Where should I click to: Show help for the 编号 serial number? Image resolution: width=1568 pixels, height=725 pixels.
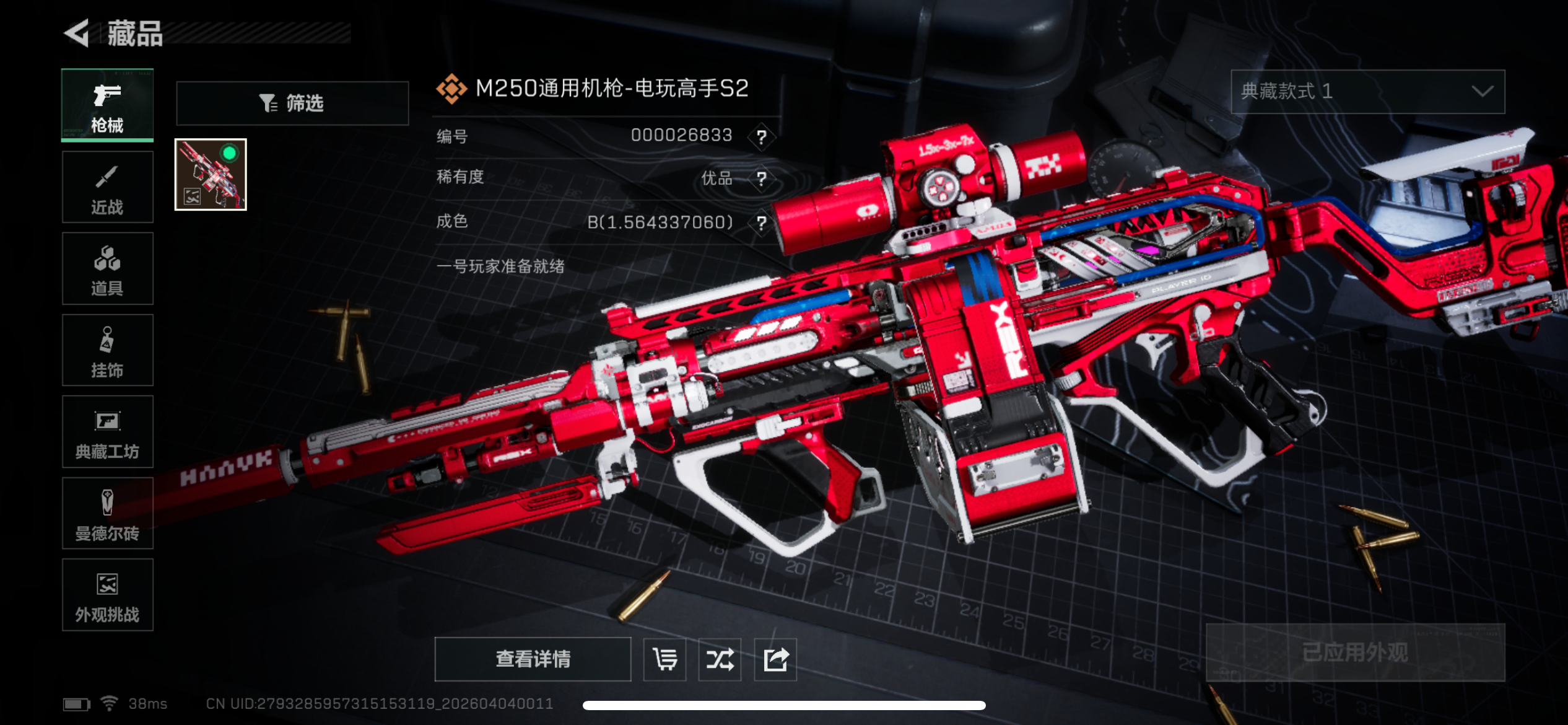tap(761, 136)
